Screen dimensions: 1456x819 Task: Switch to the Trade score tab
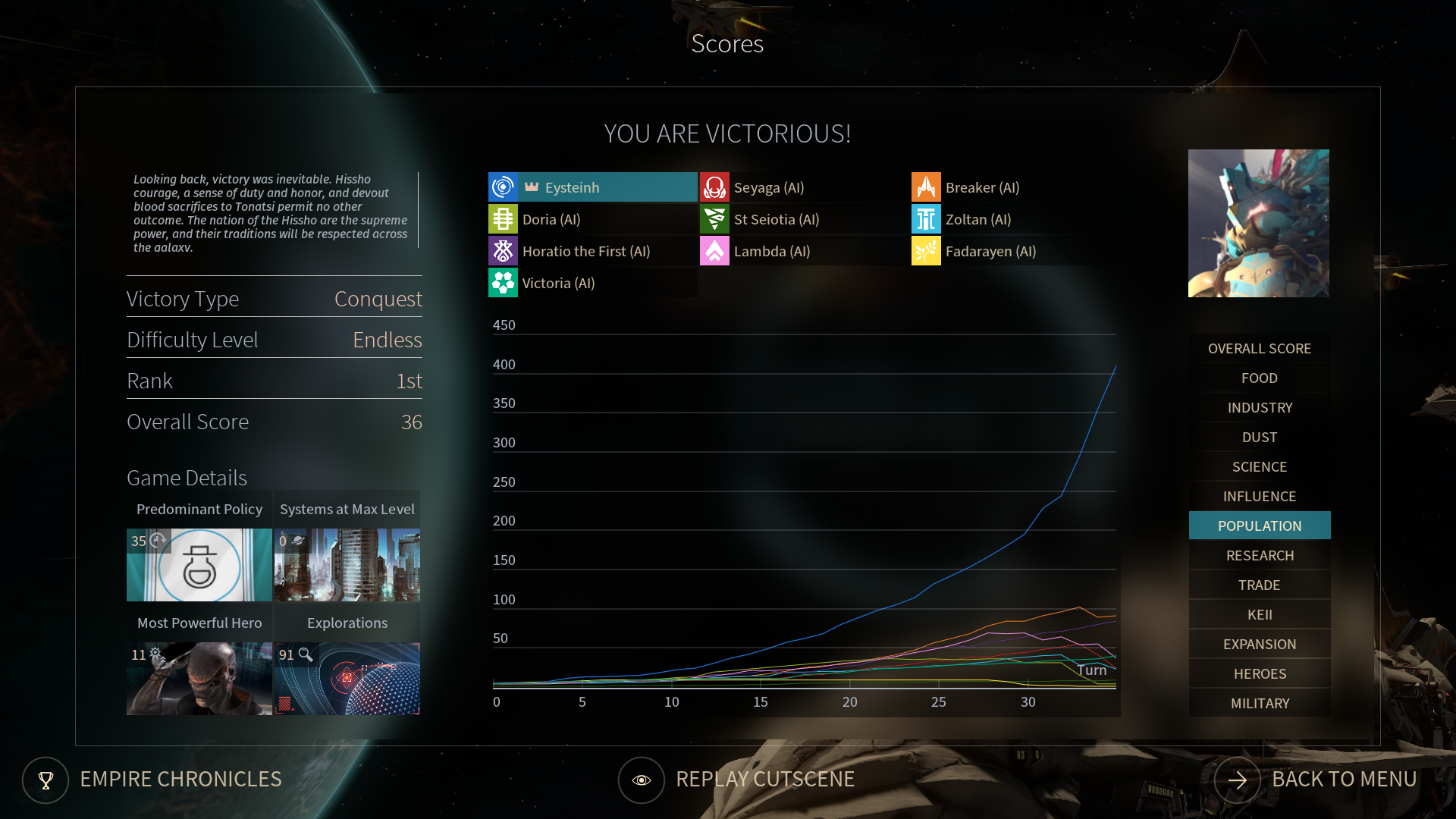(1259, 585)
